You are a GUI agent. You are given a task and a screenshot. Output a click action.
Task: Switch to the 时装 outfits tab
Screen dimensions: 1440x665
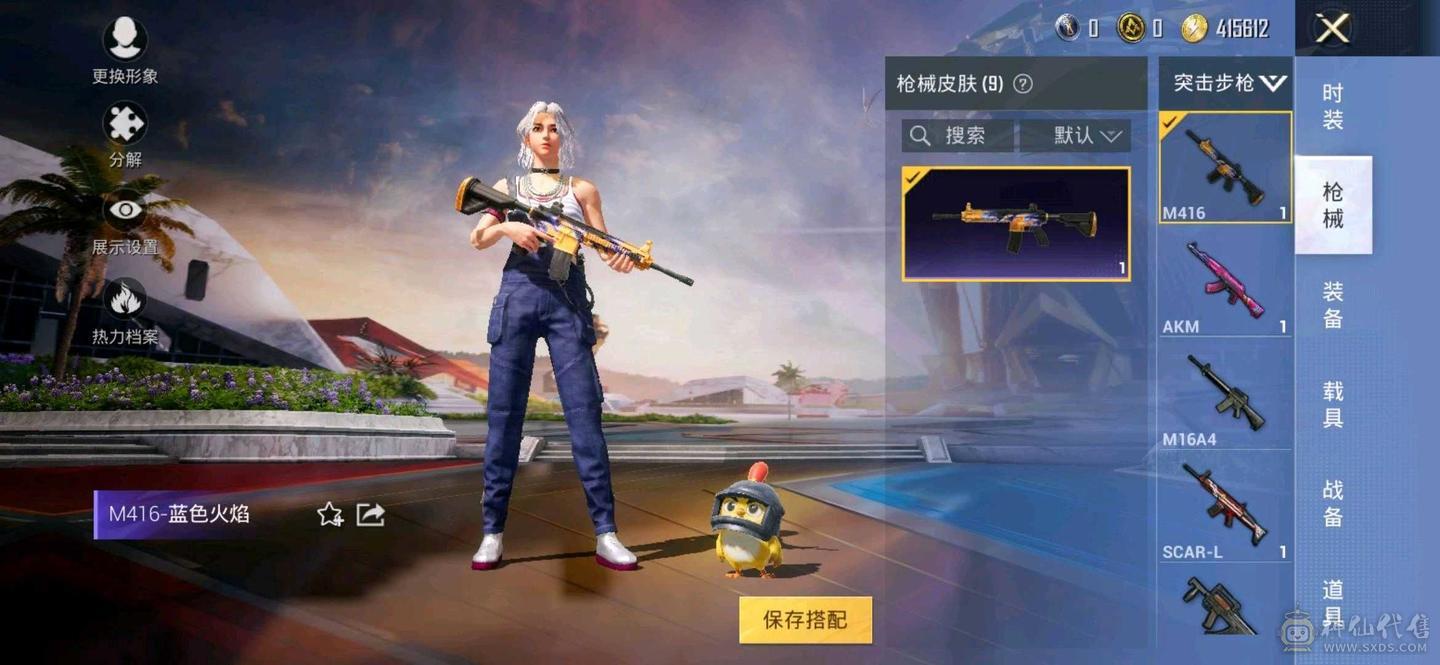pyautogui.click(x=1333, y=107)
